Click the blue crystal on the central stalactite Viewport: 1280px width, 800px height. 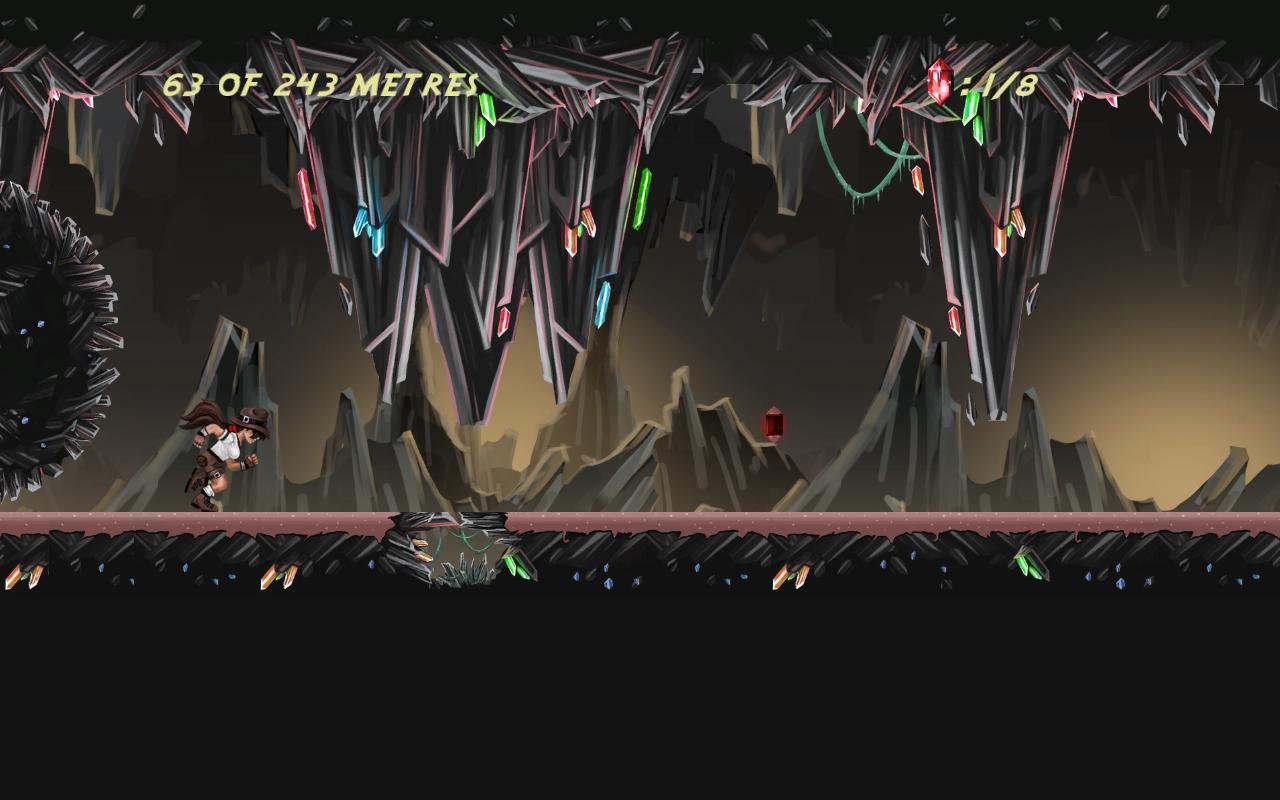[x=372, y=232]
